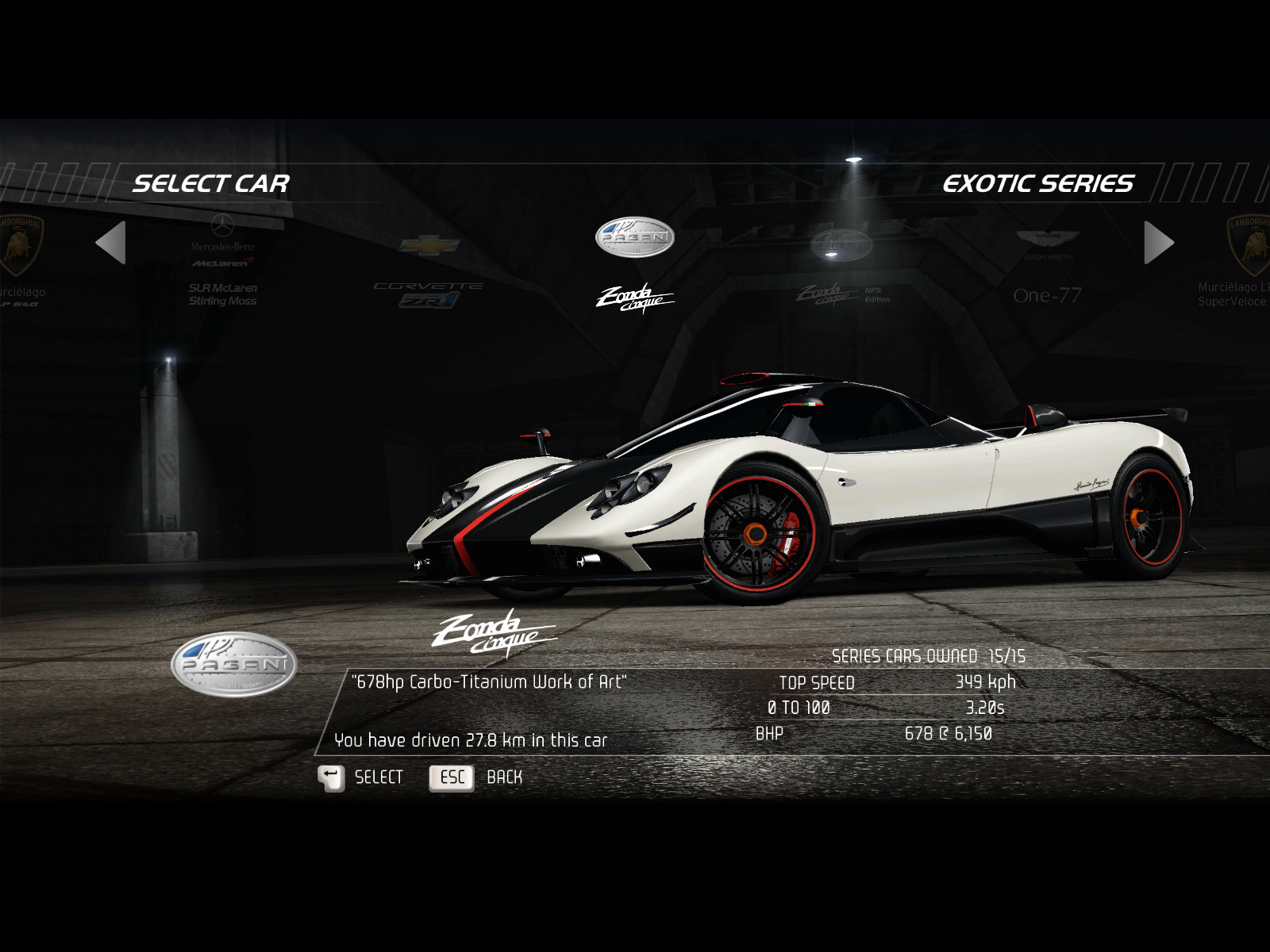Screen dimensions: 1270x952
Task: Select the Zonda Cinque NFS Edition
Action: (x=841, y=270)
